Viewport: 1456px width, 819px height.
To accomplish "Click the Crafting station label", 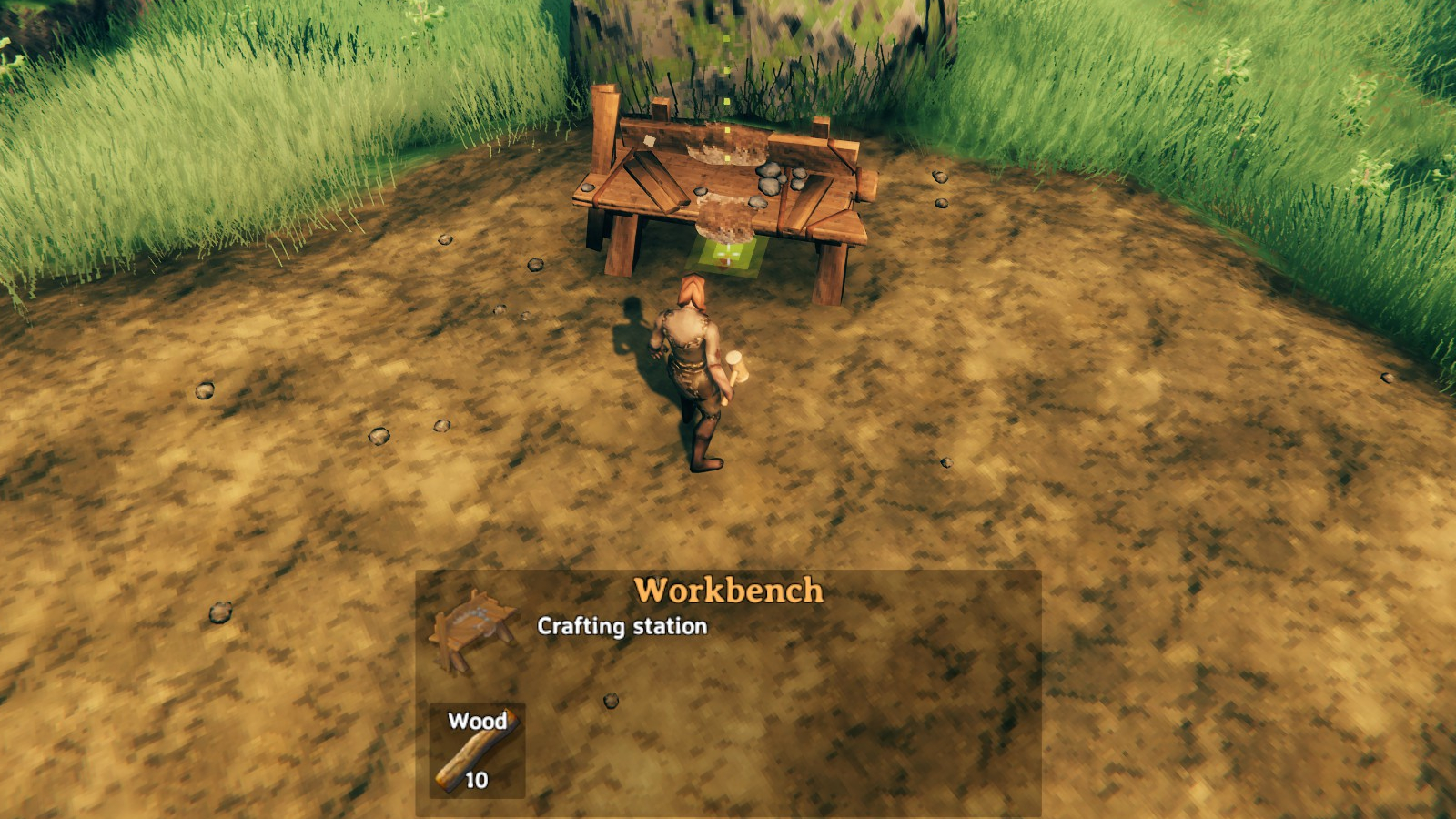I will tap(622, 625).
